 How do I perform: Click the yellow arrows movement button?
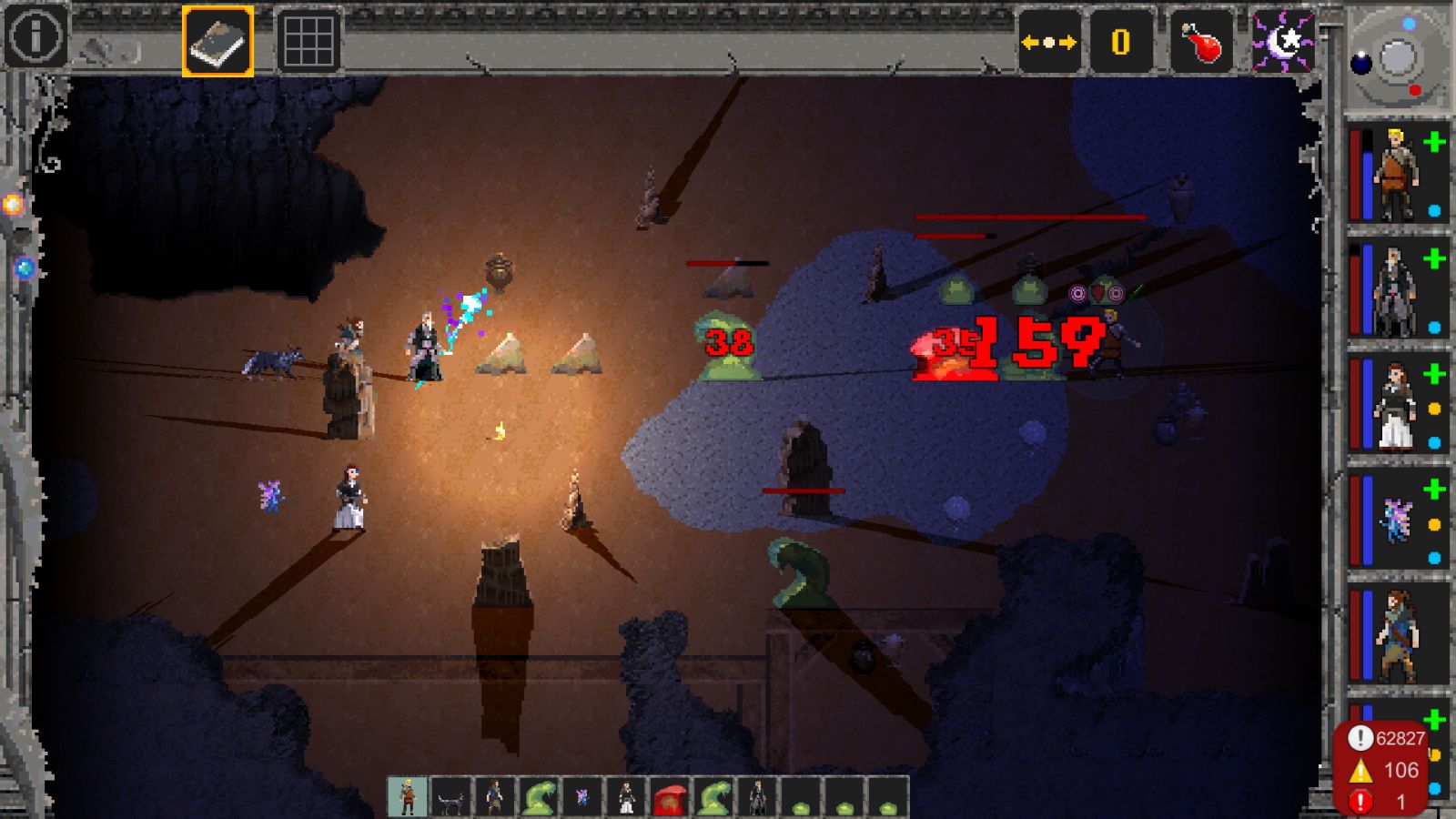(1048, 42)
